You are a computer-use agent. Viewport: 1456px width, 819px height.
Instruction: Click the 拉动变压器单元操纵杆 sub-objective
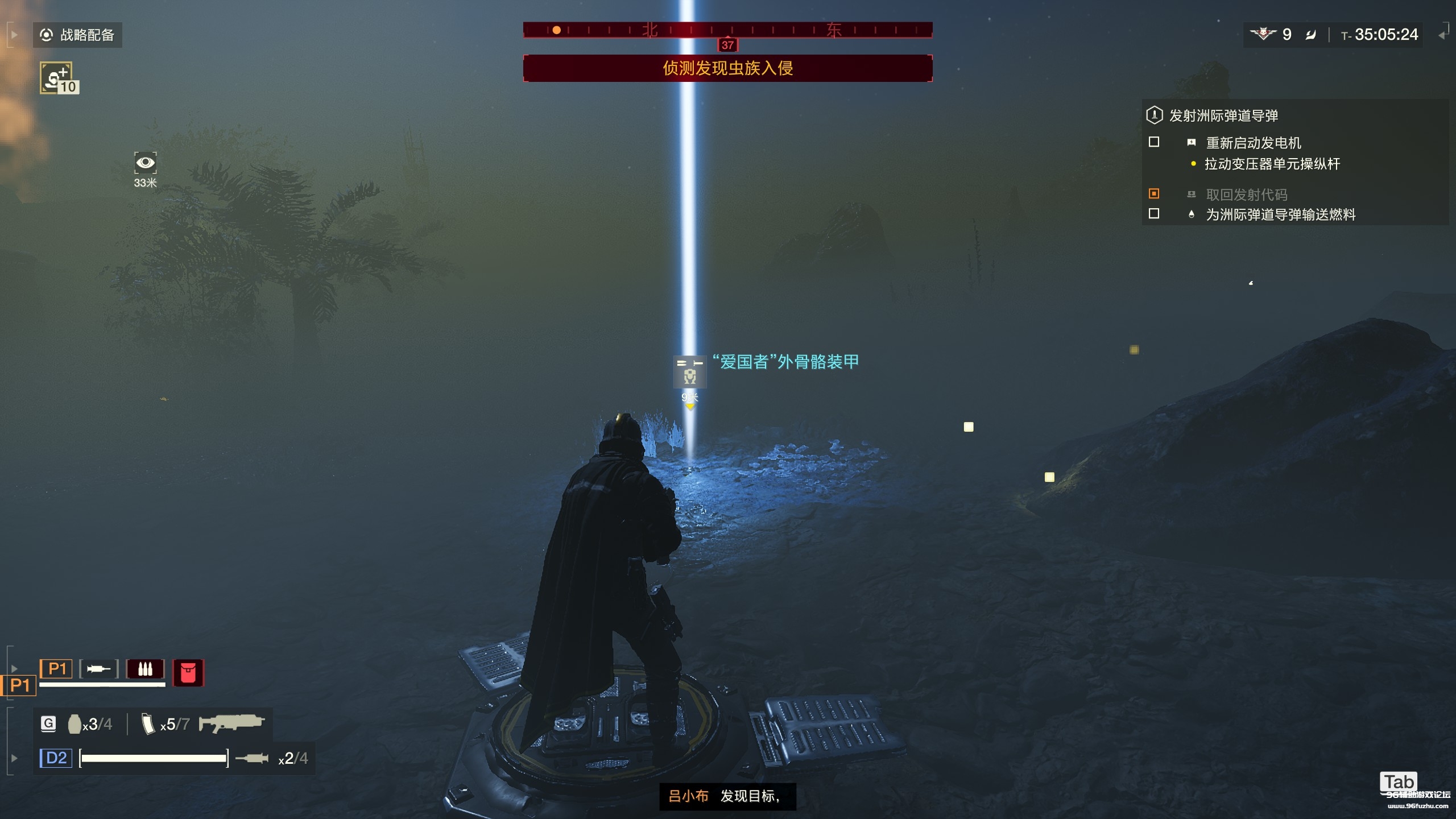pos(1272,164)
